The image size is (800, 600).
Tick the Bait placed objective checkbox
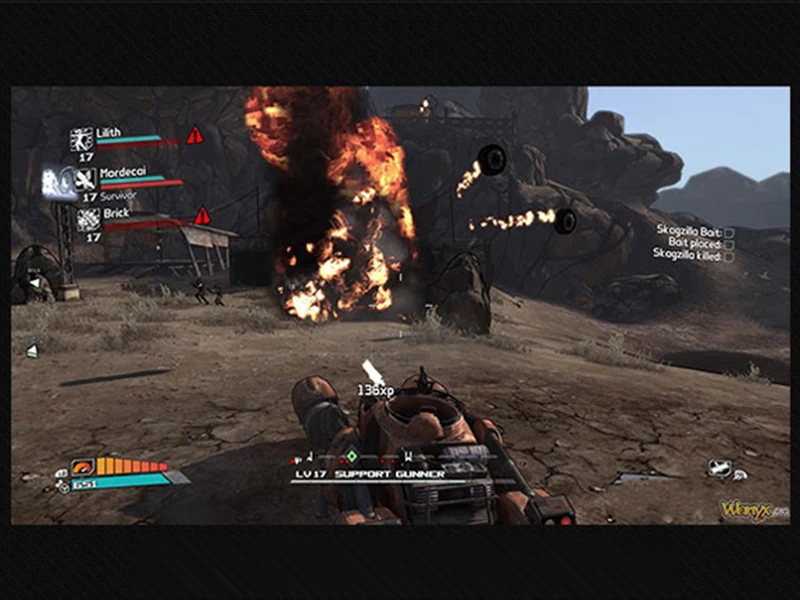coord(729,244)
